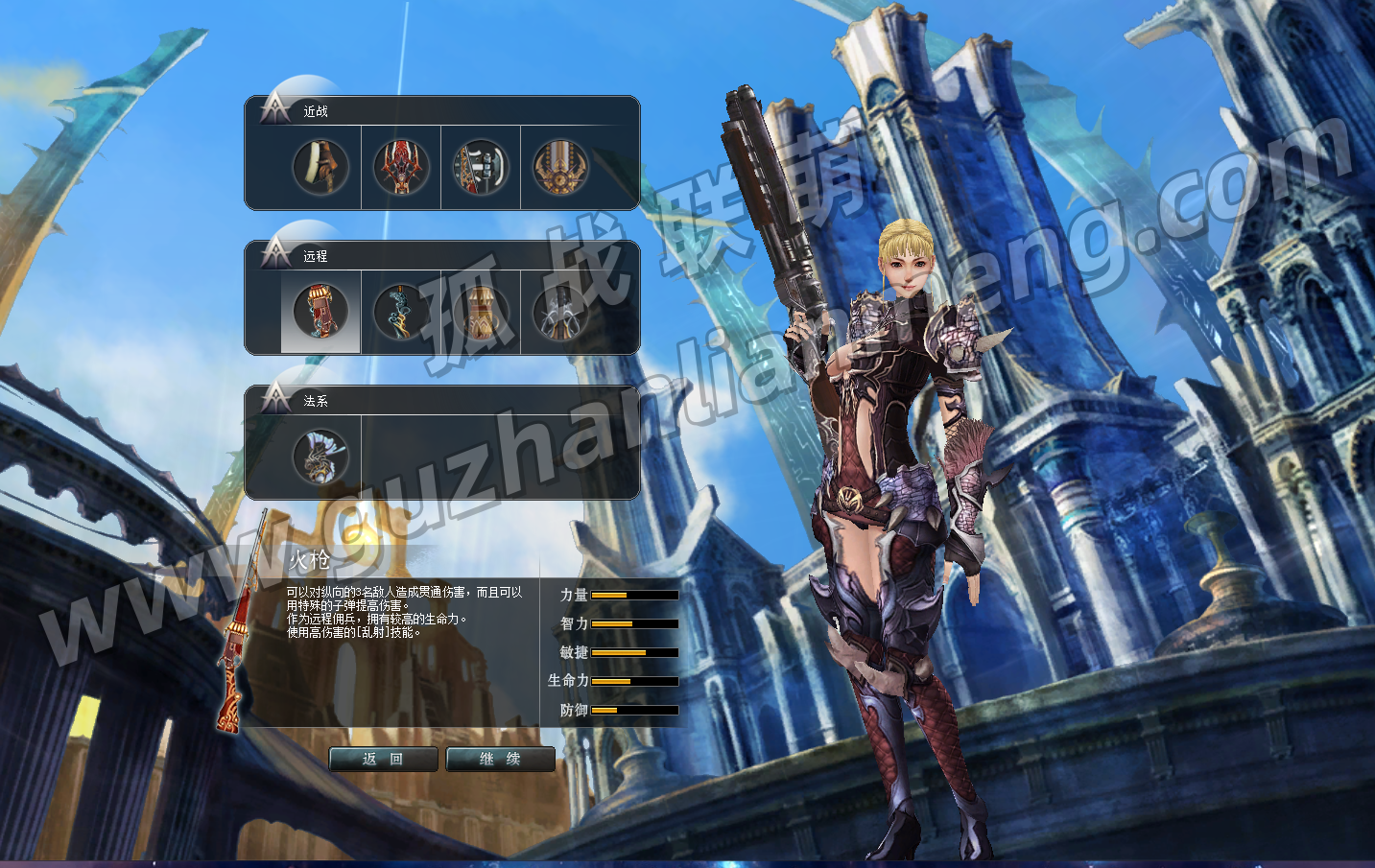Click the 返回 back button
The width and height of the screenshot is (1375, 868).
click(383, 759)
